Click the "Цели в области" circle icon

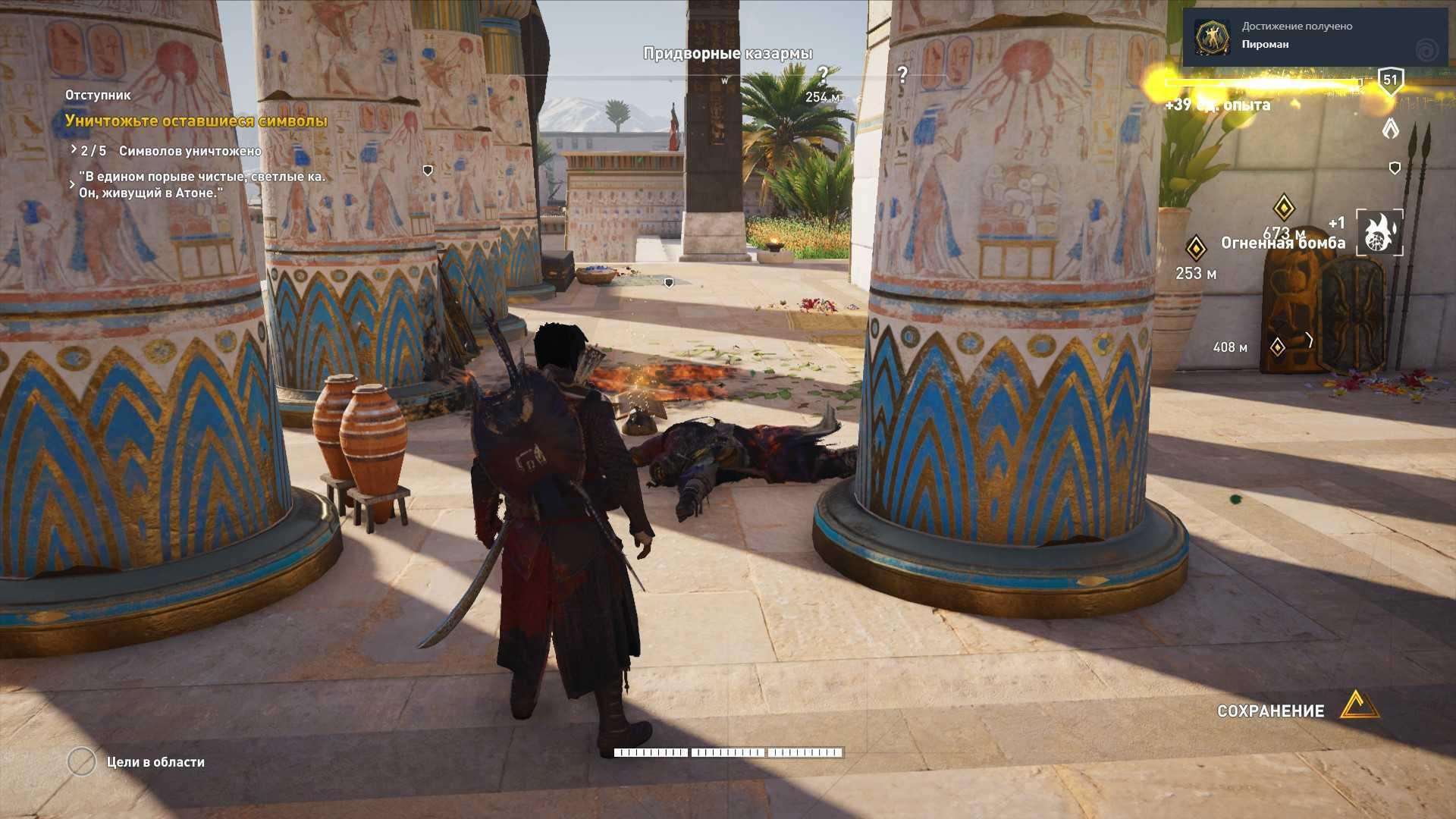(x=82, y=761)
